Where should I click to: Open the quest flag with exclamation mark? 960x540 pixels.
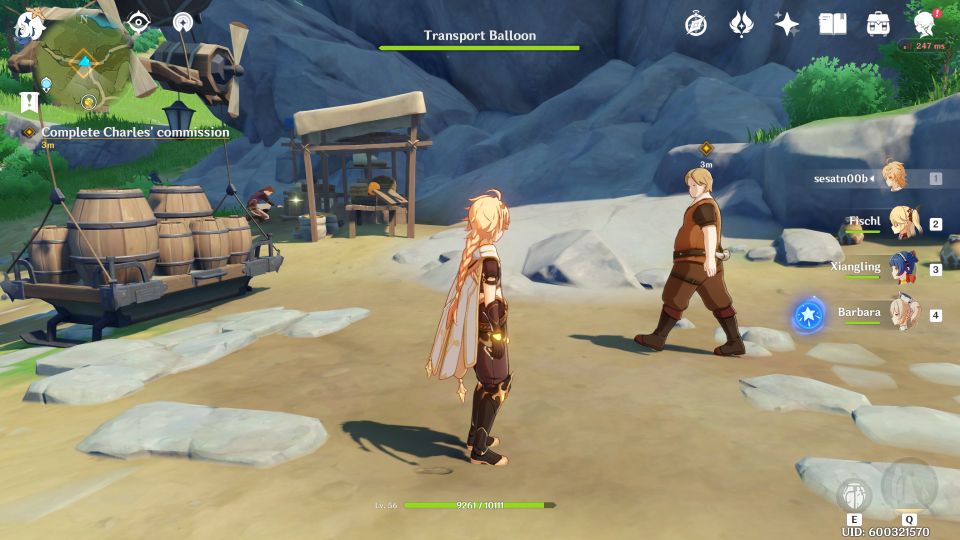(x=27, y=102)
